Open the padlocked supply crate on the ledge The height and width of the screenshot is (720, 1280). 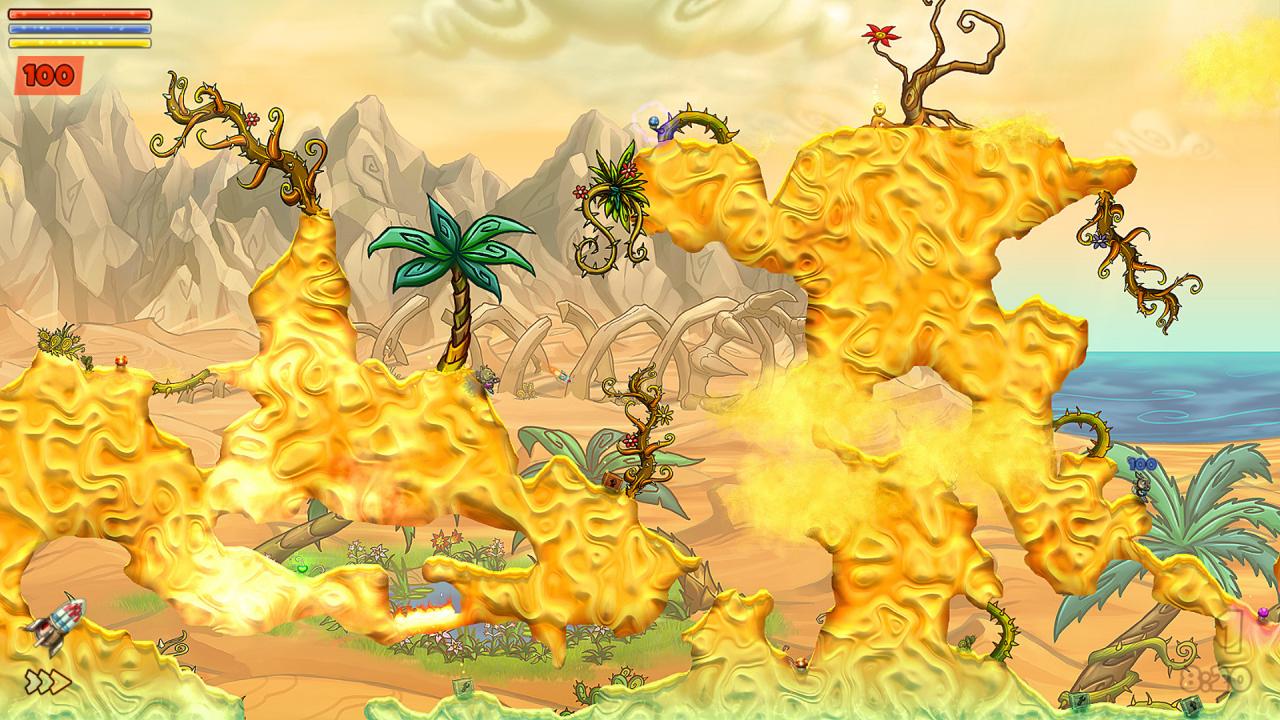point(612,481)
